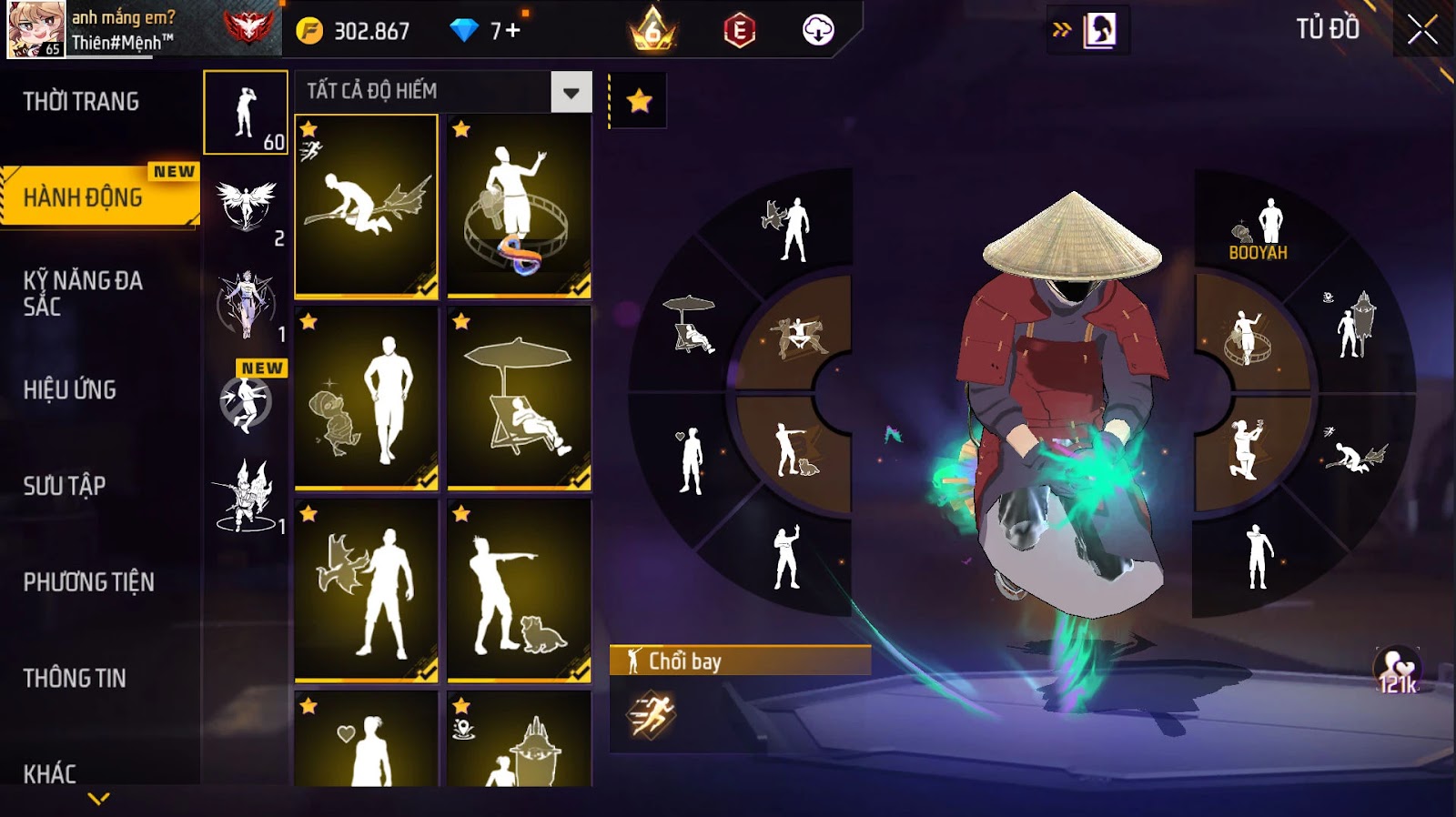
Task: Choose the beach umbrella lounge chair emote
Action: point(520,398)
